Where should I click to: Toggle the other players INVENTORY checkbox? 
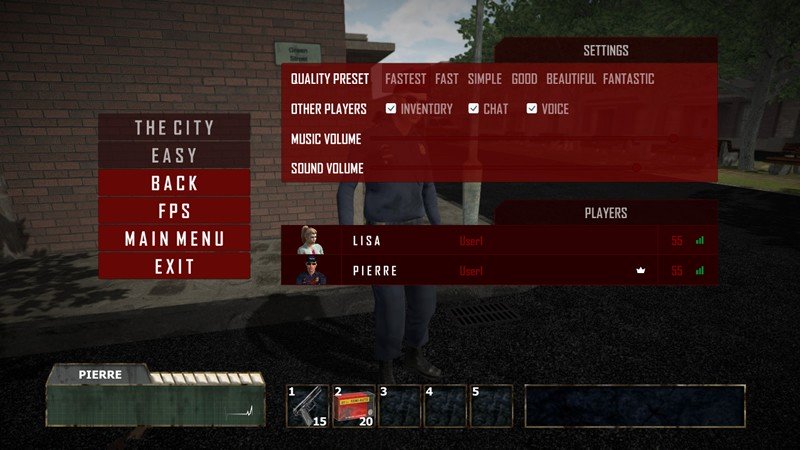[391, 109]
